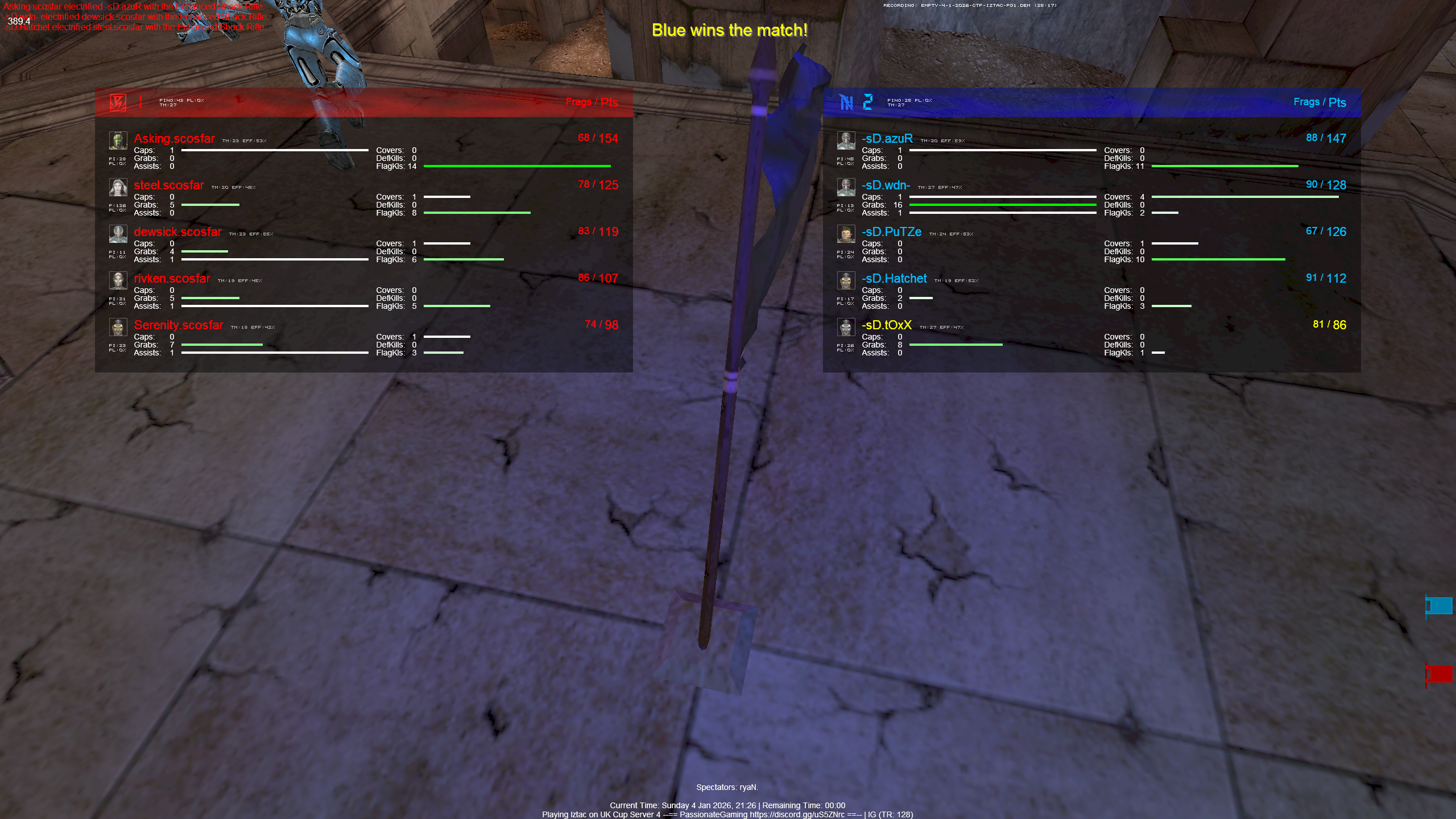Image resolution: width=1456 pixels, height=819 pixels.
Task: Click -sD.tOxX's avatar portrait
Action: pos(846,328)
